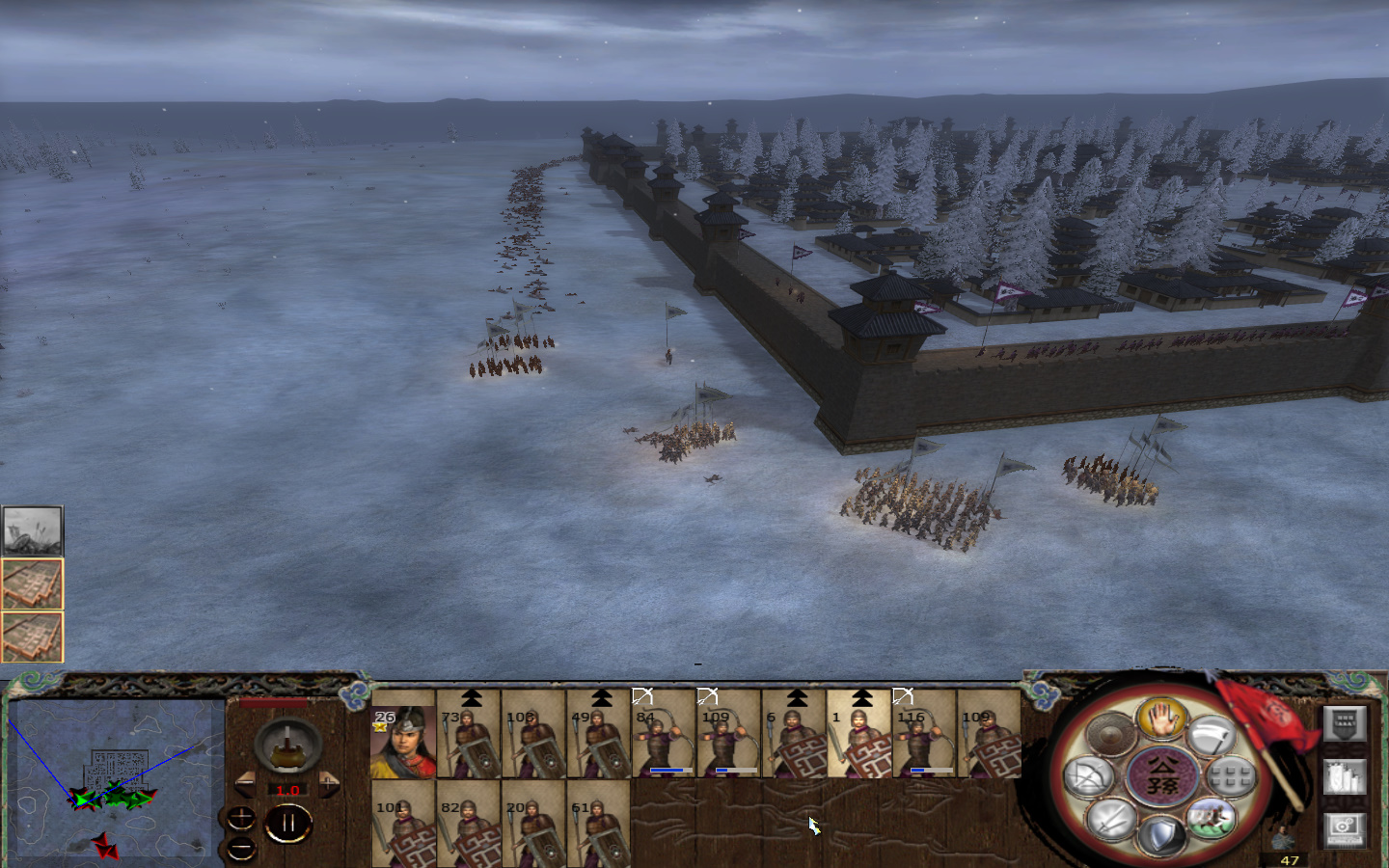Viewport: 1389px width, 868px height.
Task: Decrease battle speed with the left arrow
Action: tap(245, 783)
